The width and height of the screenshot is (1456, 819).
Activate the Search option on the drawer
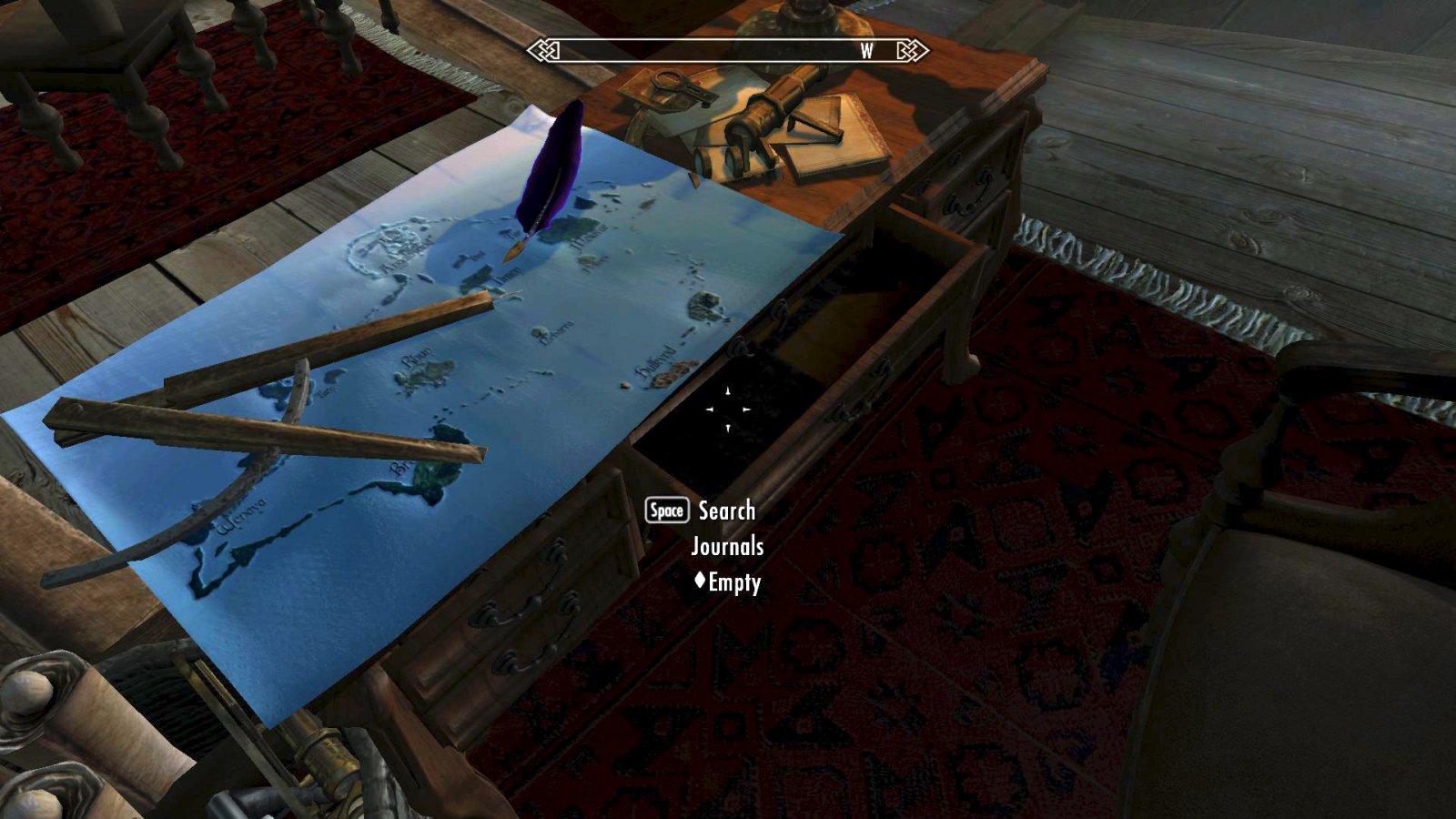pyautogui.click(x=725, y=511)
